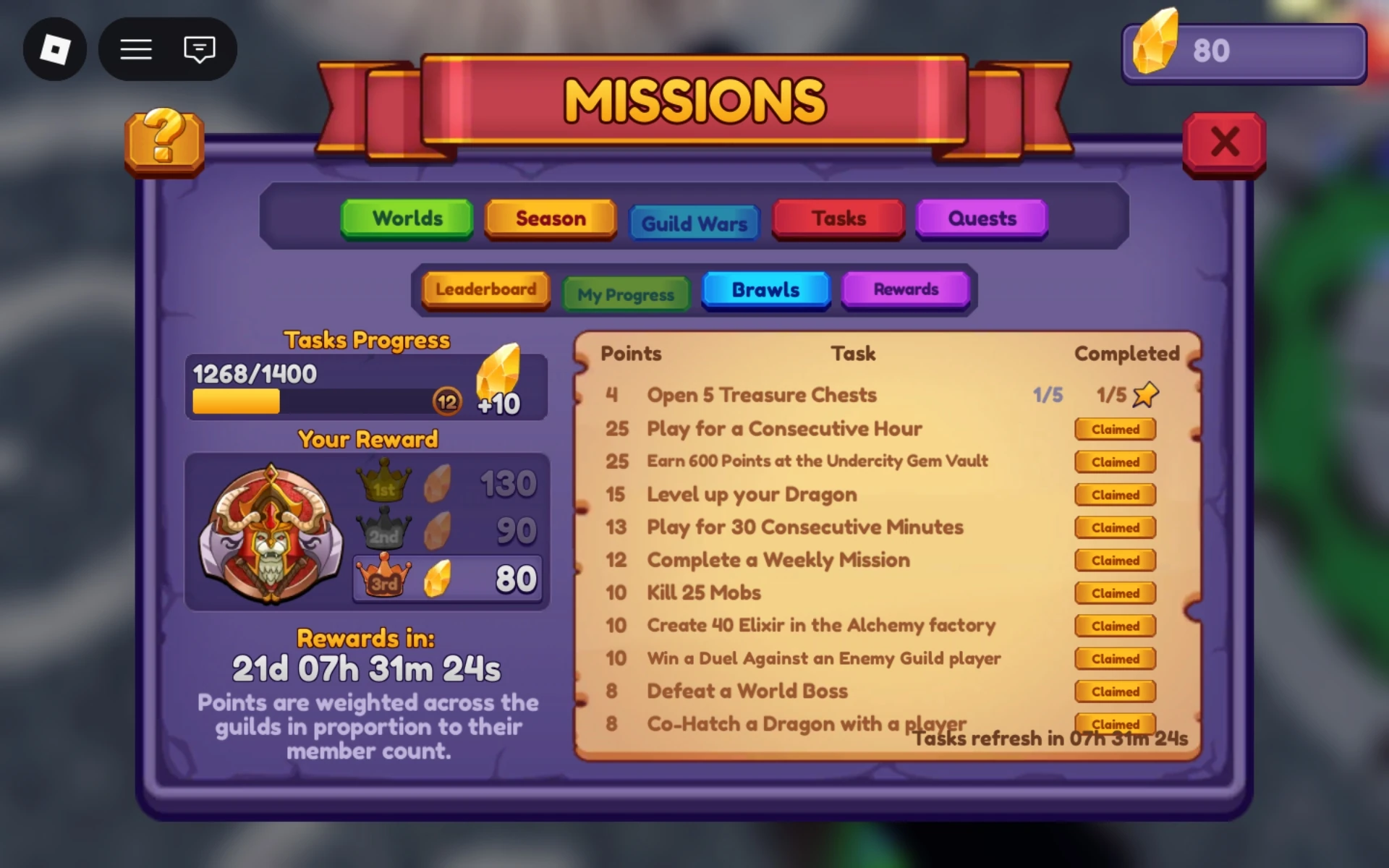Screen dimensions: 1389x868
Task: Switch to My Progress view
Action: pyautogui.click(x=625, y=293)
